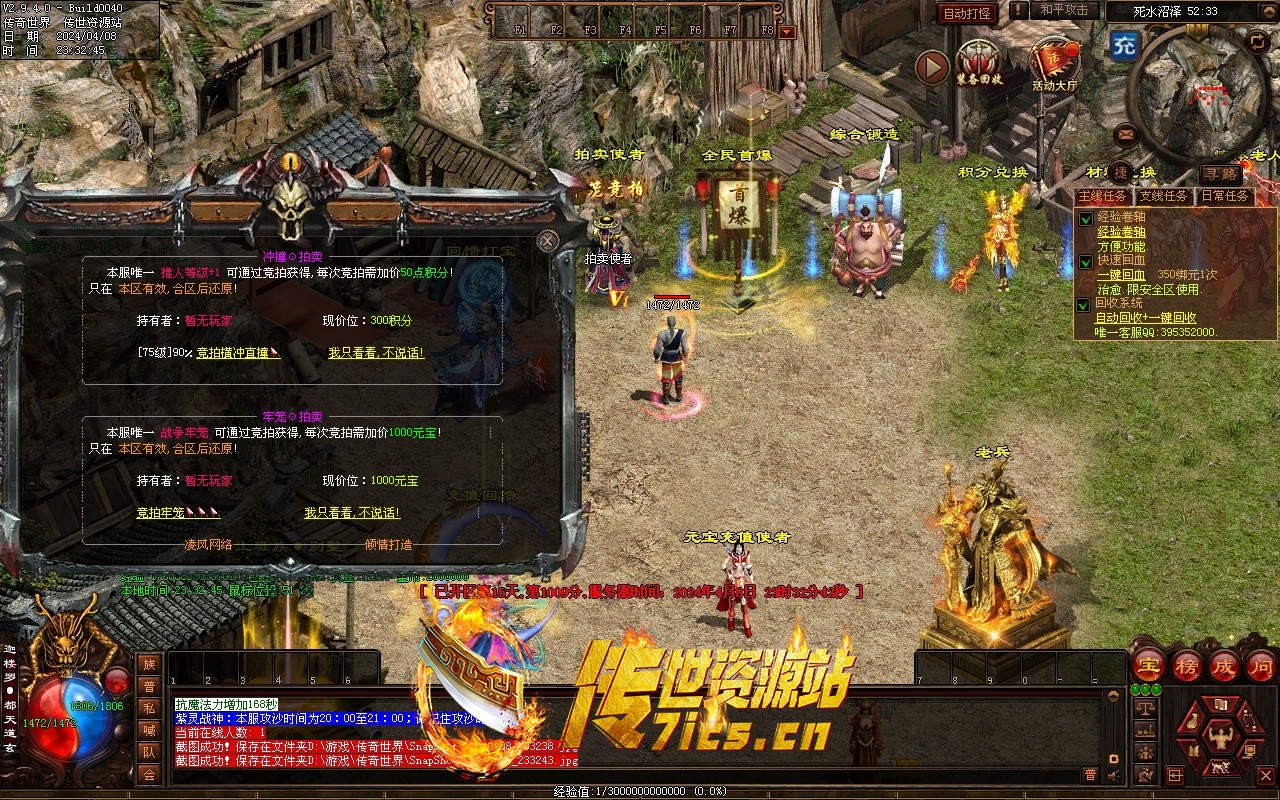Switch the 和平攻击 attack mode
Viewport: 1280px width, 800px height.
coord(1063,10)
